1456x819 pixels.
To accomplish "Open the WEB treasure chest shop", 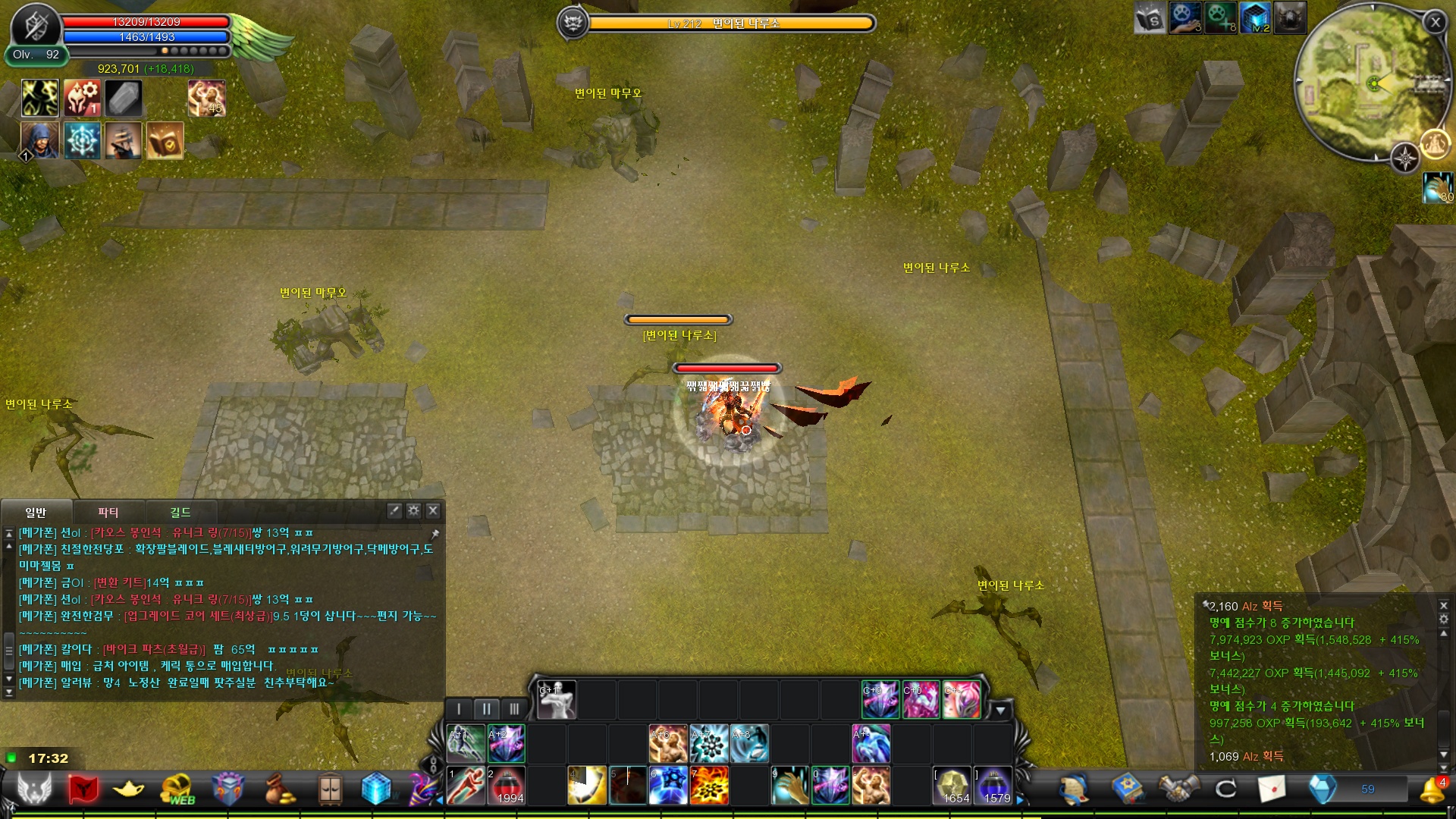I will click(x=177, y=789).
